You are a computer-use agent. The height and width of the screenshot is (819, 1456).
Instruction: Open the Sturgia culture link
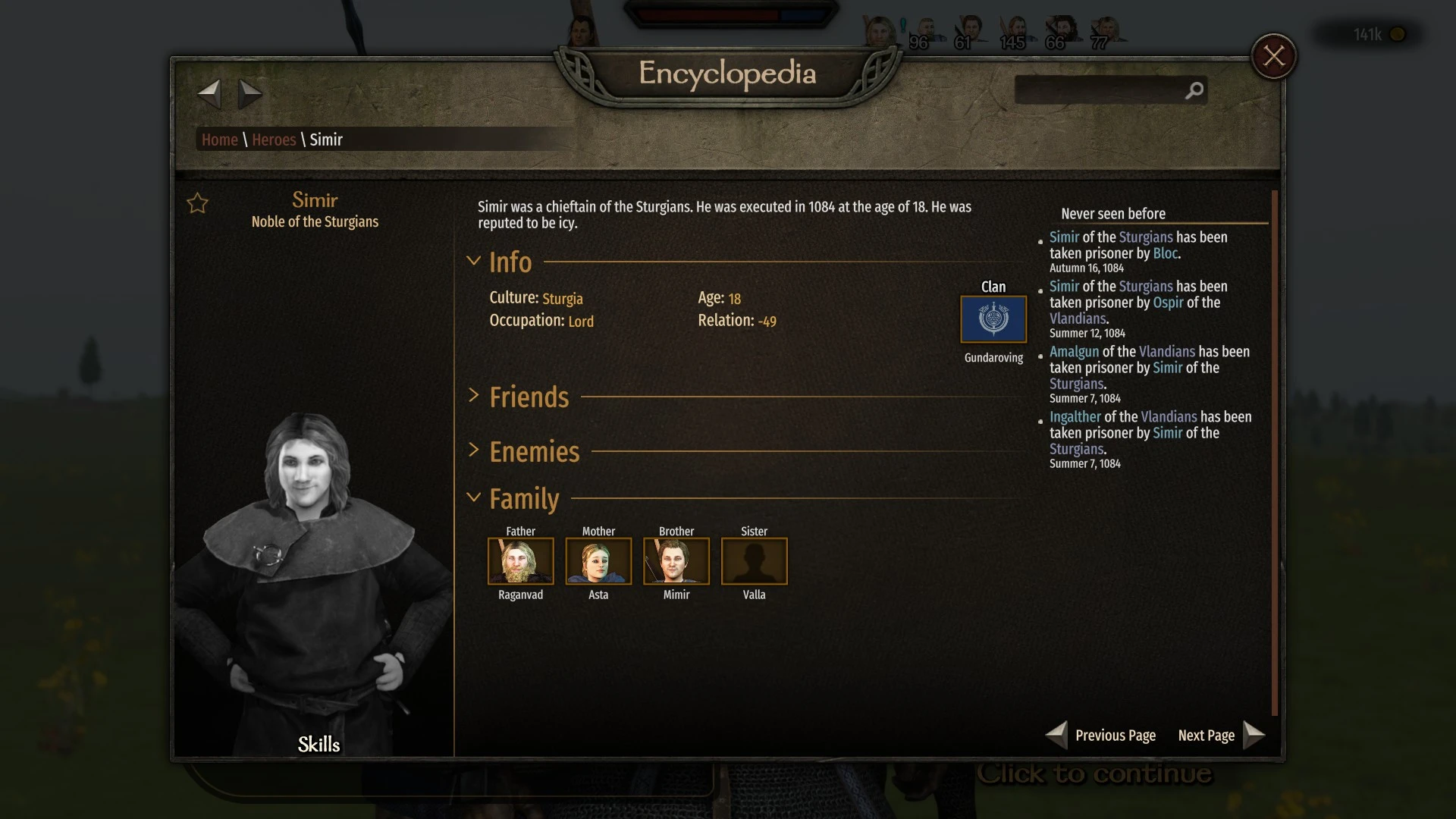pyautogui.click(x=563, y=298)
